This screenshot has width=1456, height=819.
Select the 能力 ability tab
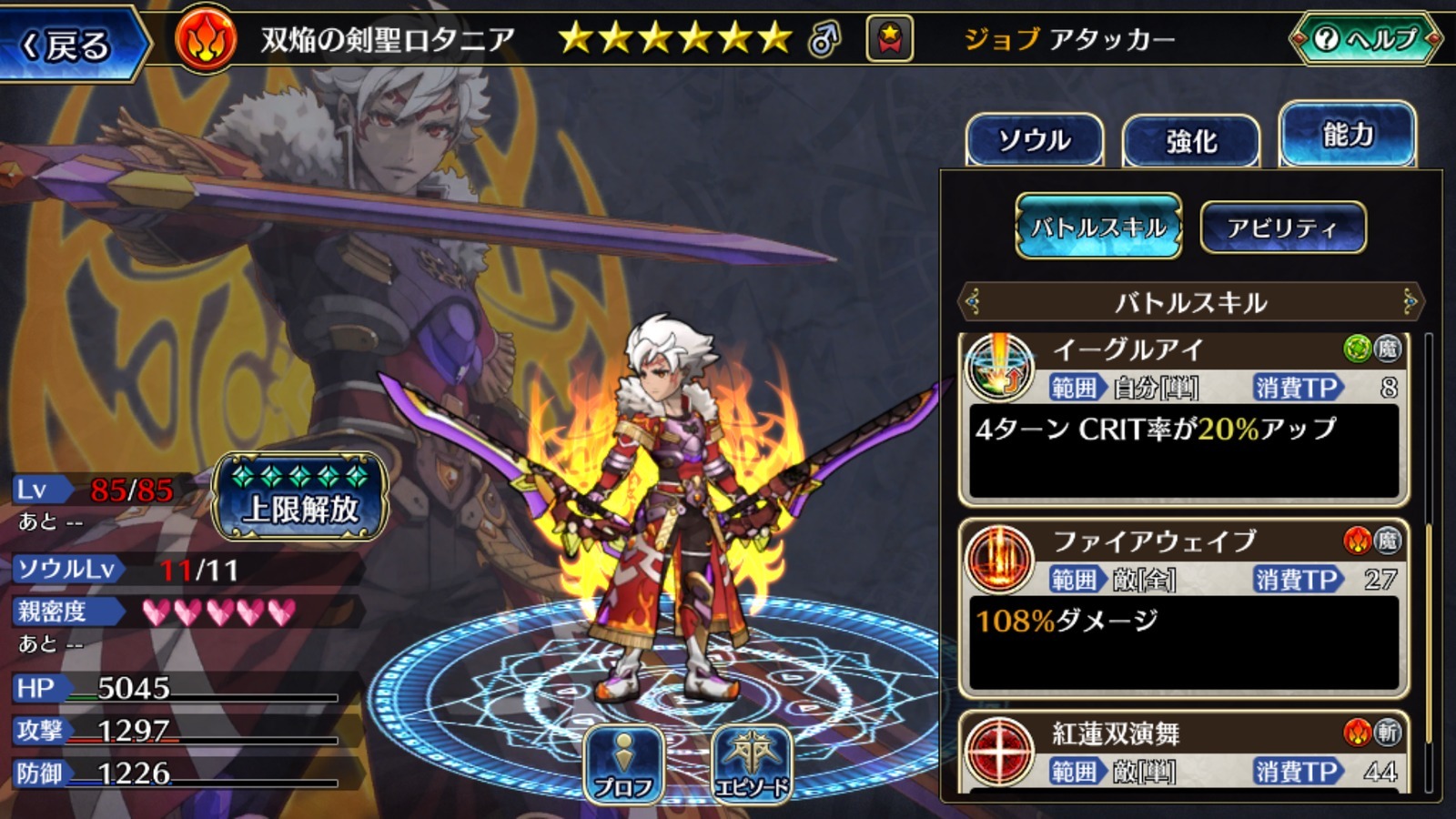[1347, 136]
